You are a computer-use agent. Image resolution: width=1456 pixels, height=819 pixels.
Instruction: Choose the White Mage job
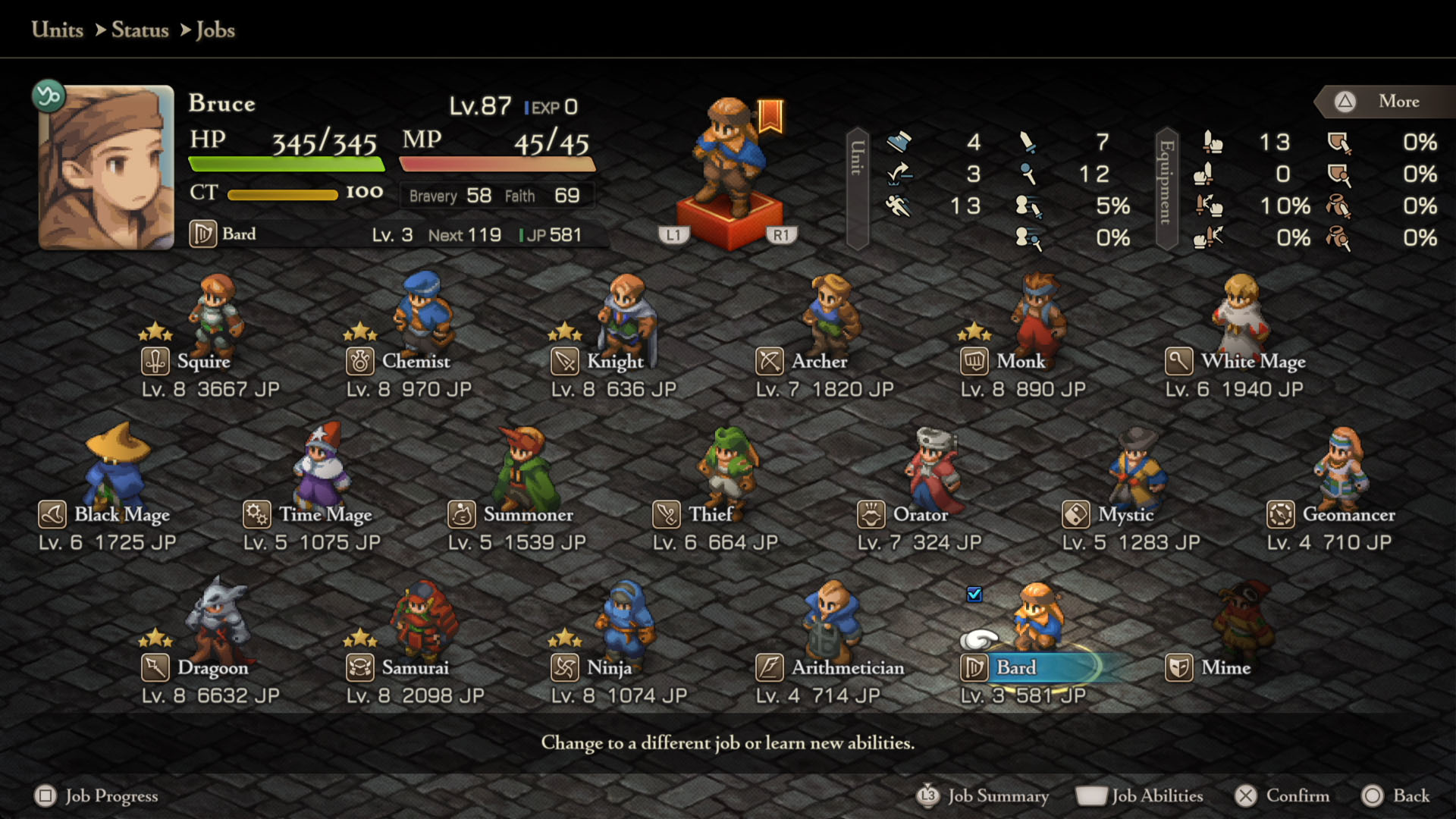coord(1252,362)
